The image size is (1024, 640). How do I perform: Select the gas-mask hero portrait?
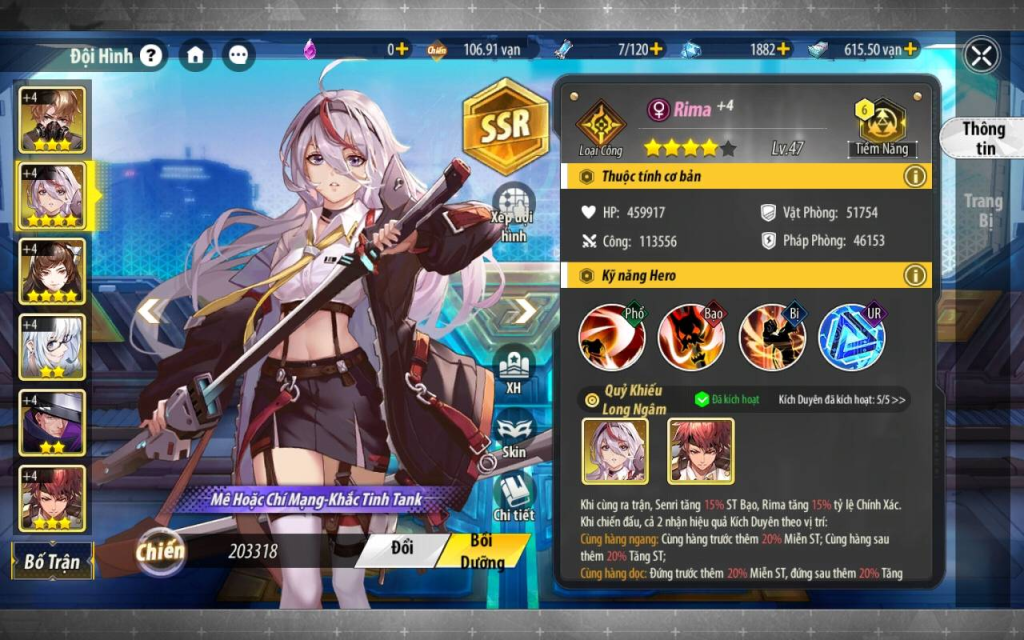(x=52, y=119)
